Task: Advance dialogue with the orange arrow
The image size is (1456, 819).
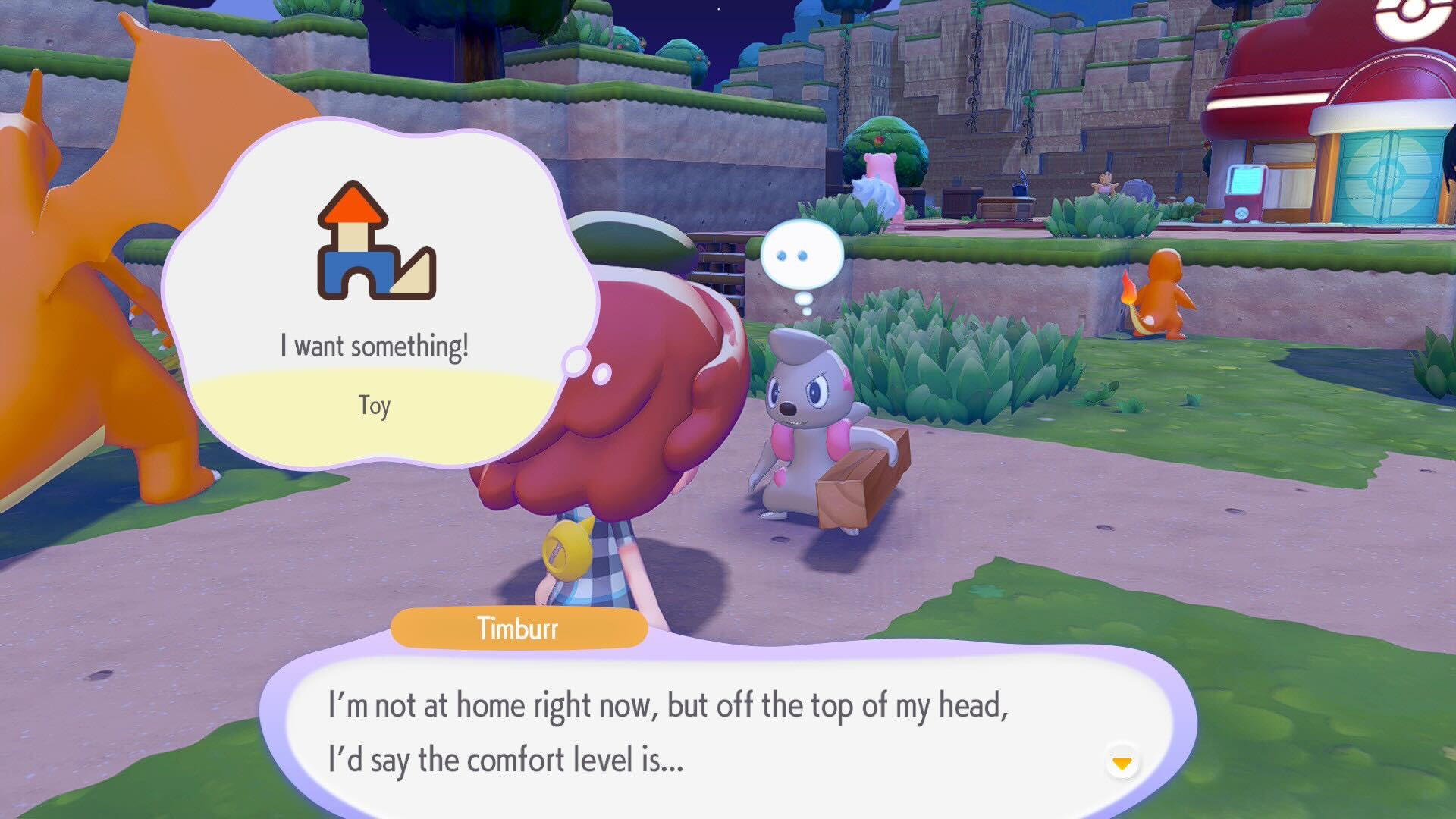Action: [1122, 762]
